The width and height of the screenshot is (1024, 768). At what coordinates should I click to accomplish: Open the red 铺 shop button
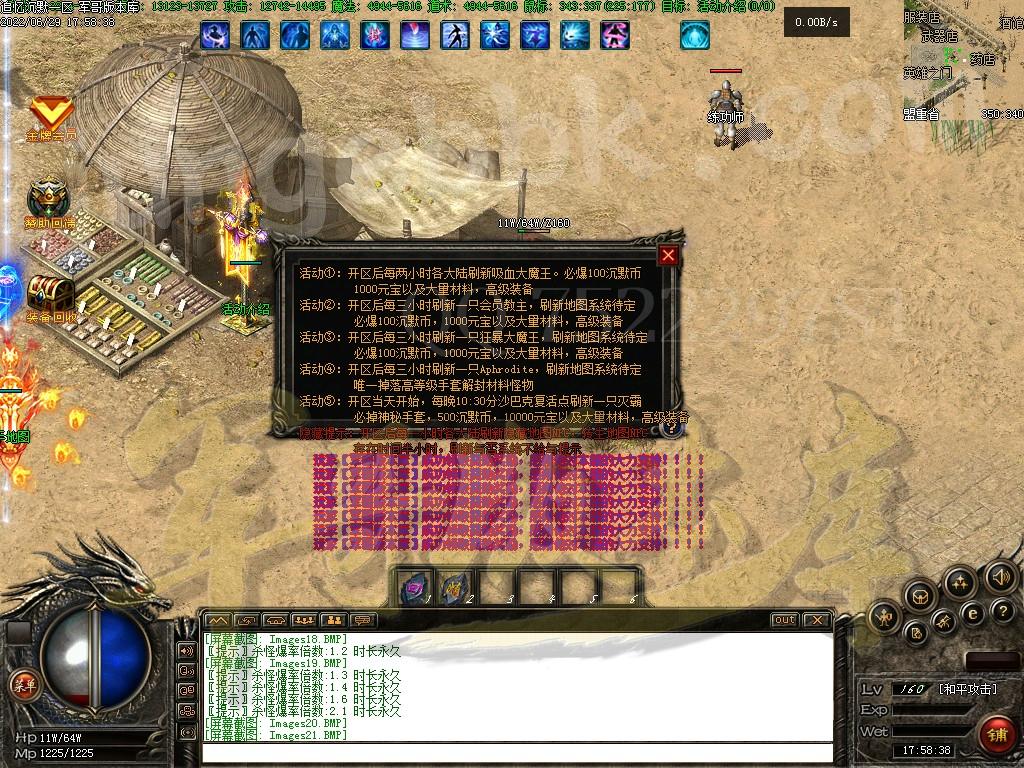click(995, 734)
